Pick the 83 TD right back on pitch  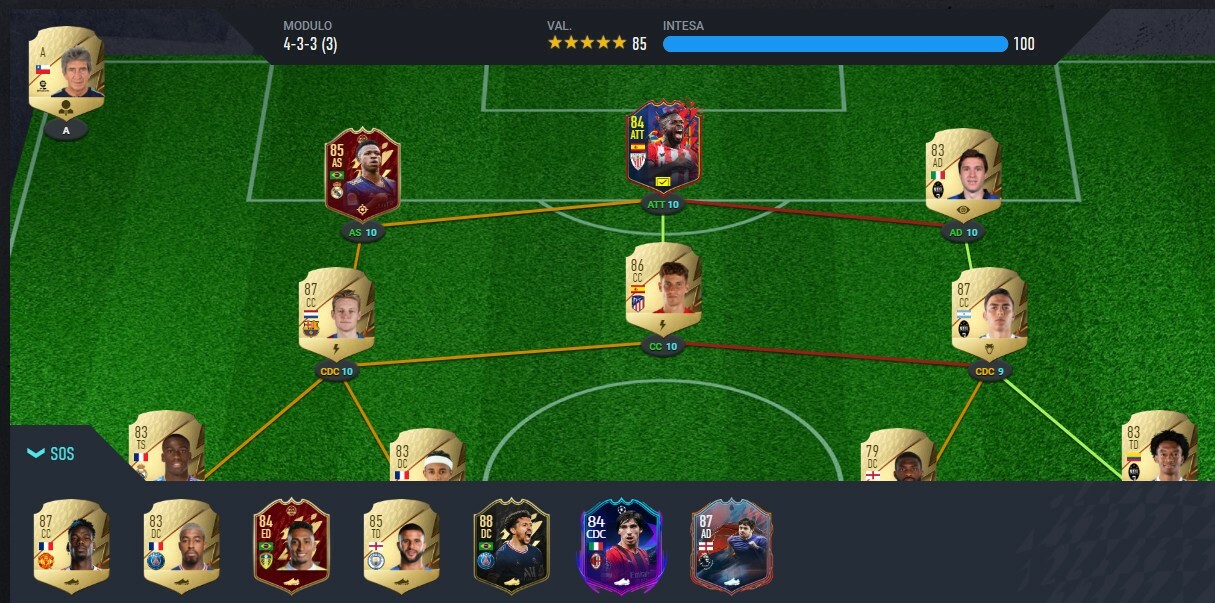pos(1160,447)
